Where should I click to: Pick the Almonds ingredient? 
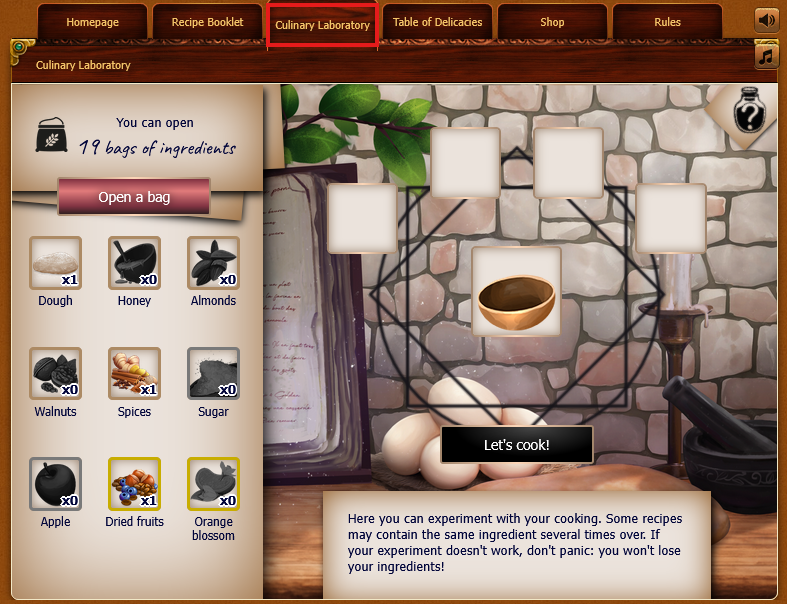(x=213, y=263)
